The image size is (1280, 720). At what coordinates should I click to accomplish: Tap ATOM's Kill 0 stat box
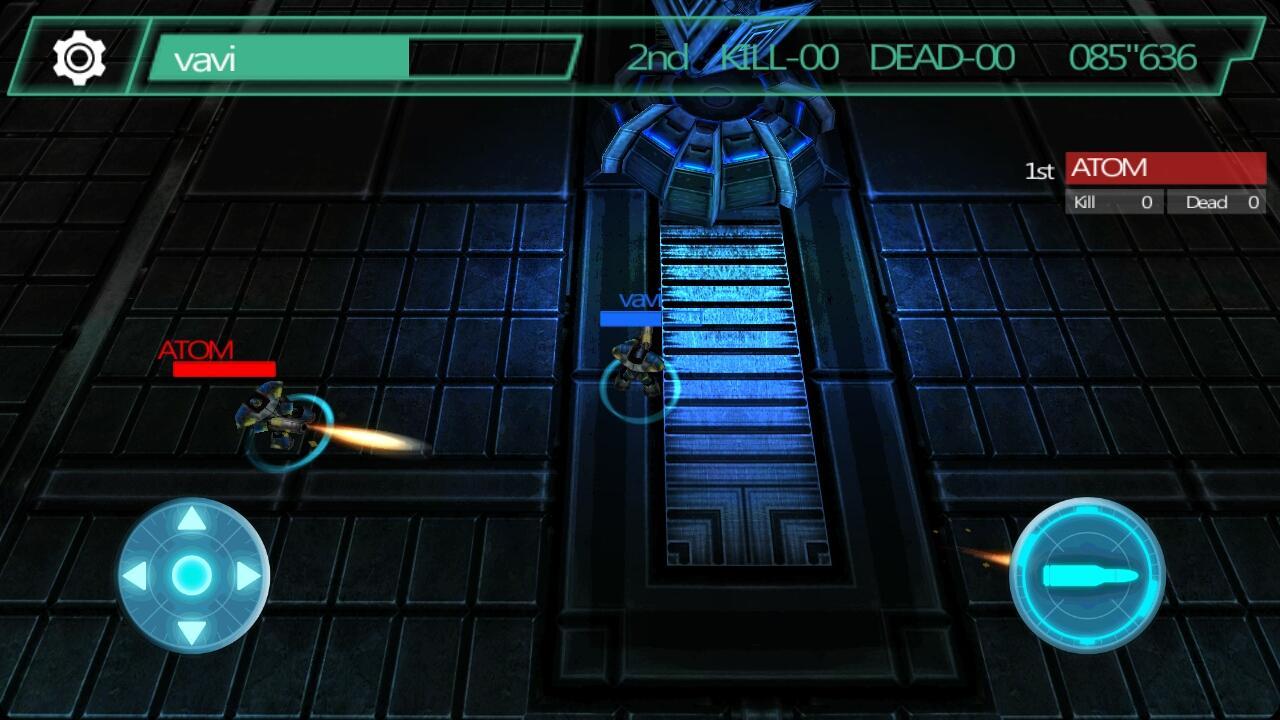tap(1115, 202)
